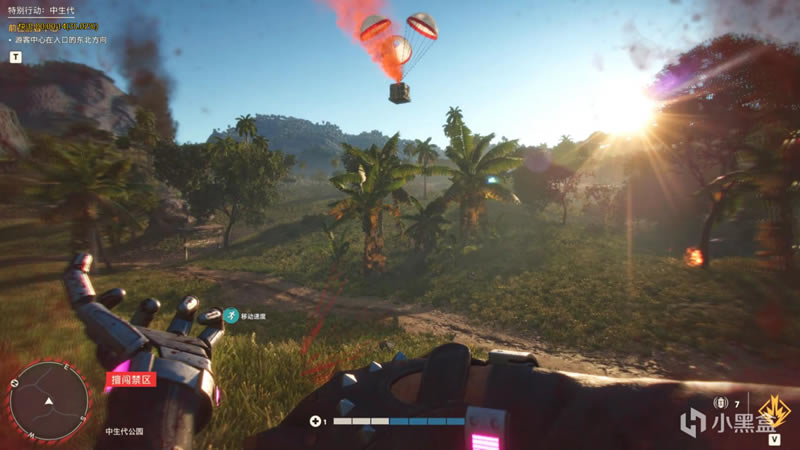
Task: Click the circular compass minimap
Action: [x=47, y=401]
